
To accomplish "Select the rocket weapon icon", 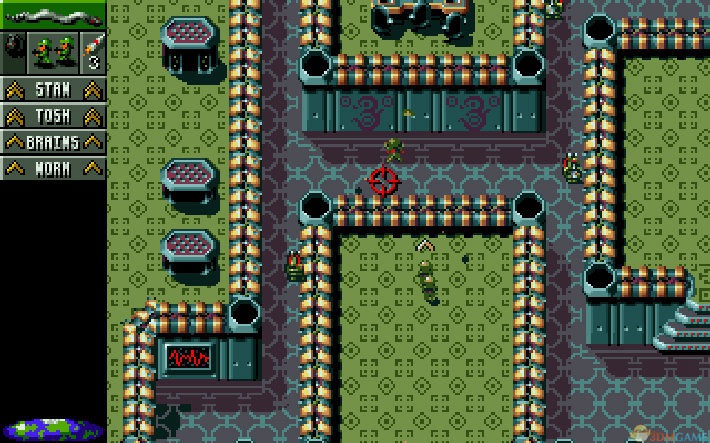I will pos(92,49).
